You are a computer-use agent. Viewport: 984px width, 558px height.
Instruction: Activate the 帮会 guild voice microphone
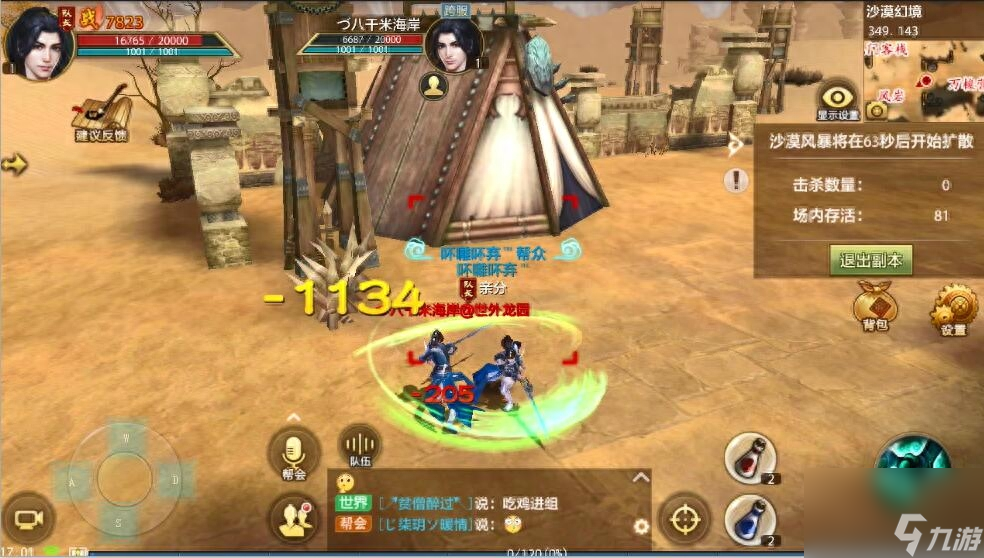click(x=294, y=453)
